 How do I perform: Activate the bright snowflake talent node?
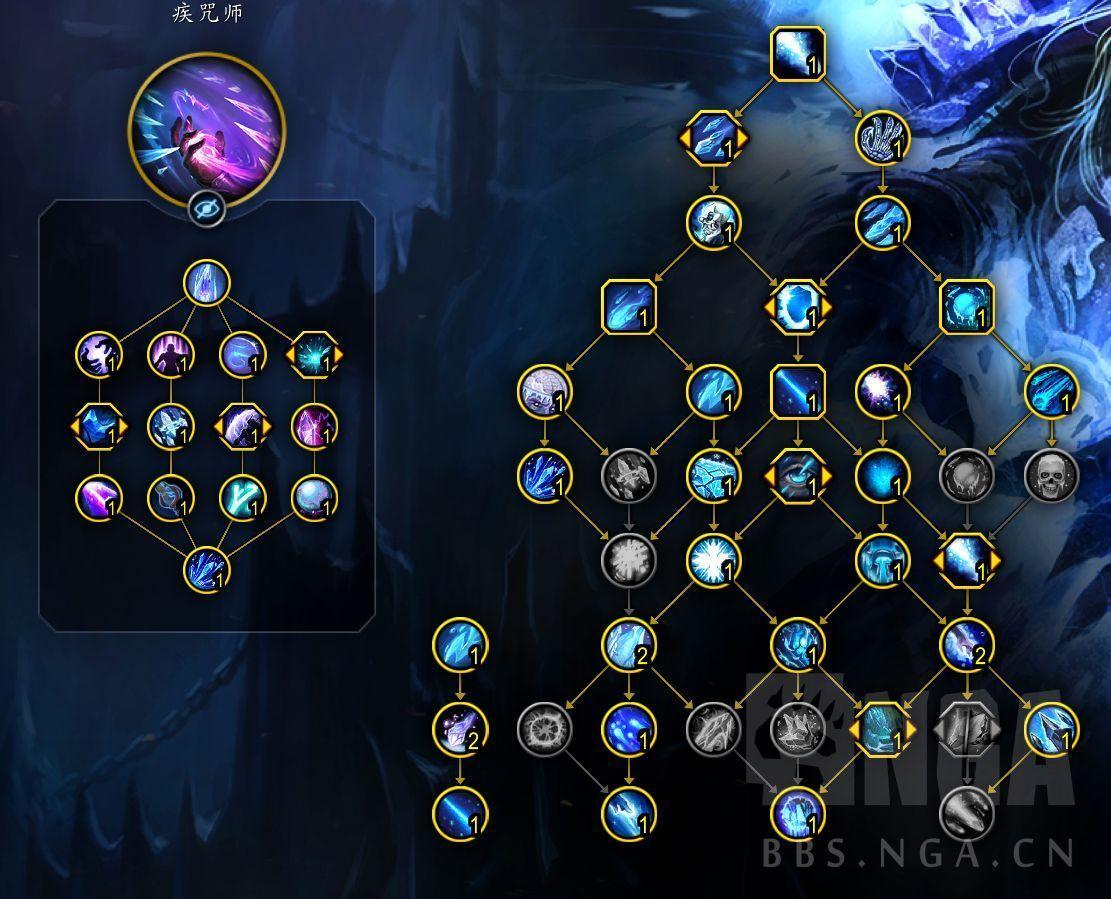coord(714,559)
